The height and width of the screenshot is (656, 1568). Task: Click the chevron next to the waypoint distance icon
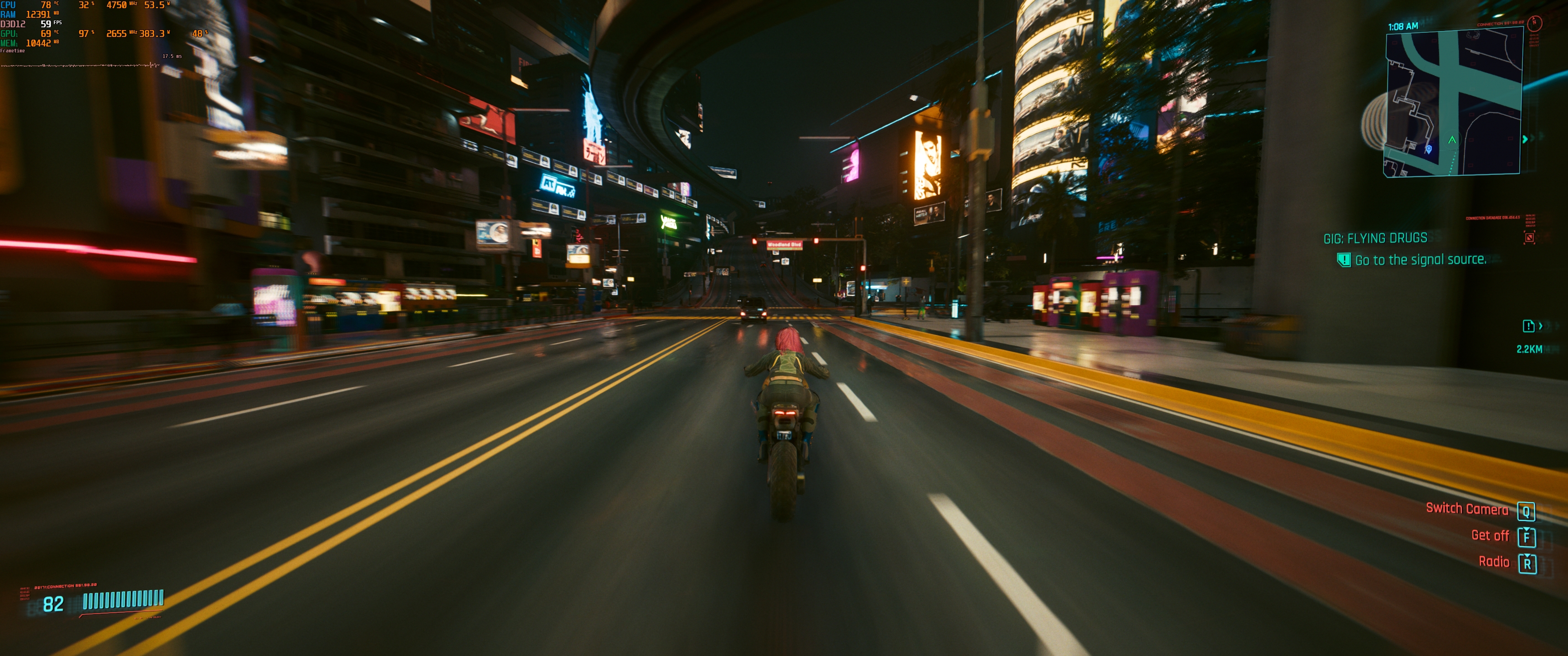pos(1541,326)
